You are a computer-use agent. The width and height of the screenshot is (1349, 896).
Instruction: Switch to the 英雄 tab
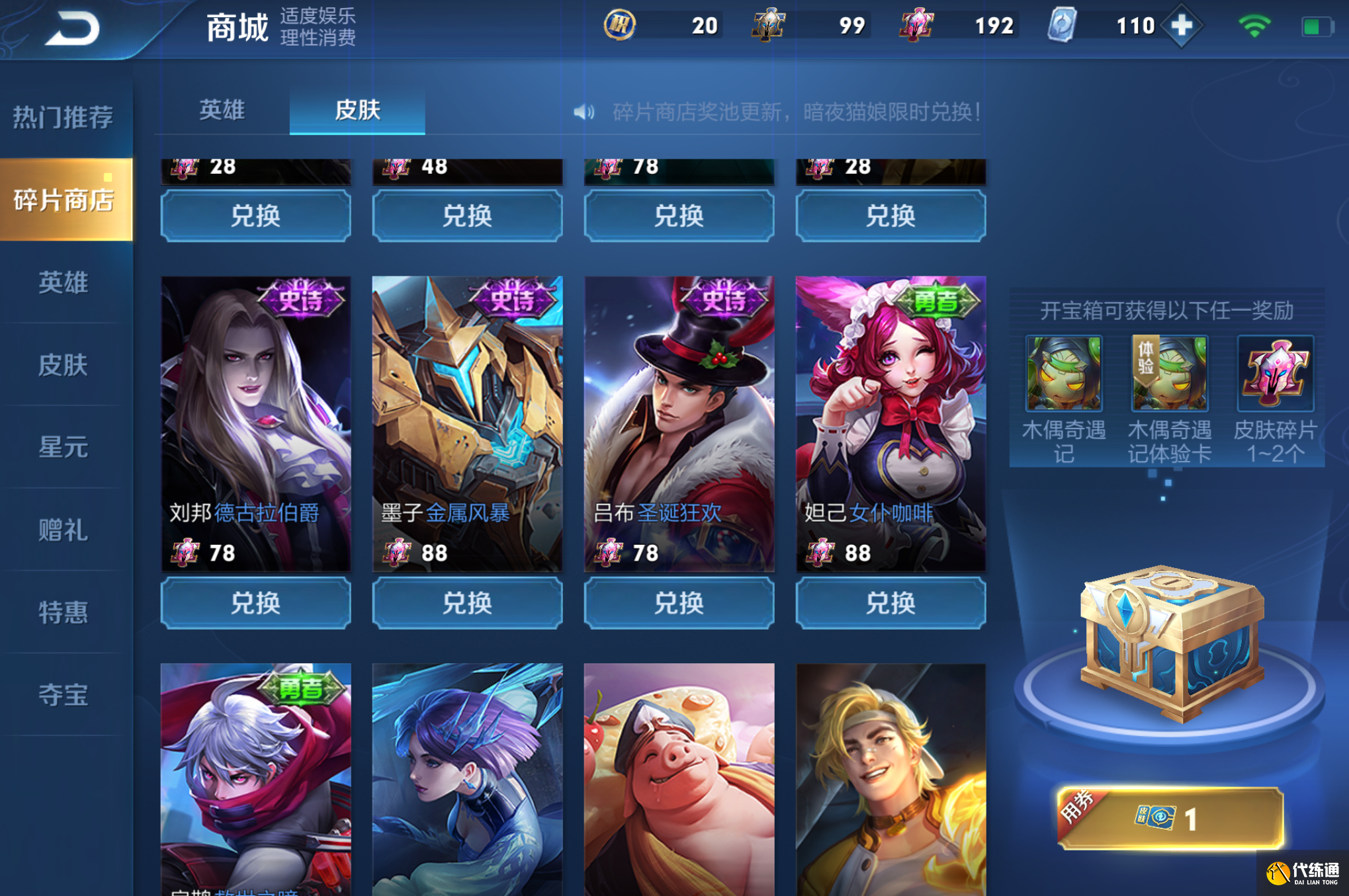(222, 110)
